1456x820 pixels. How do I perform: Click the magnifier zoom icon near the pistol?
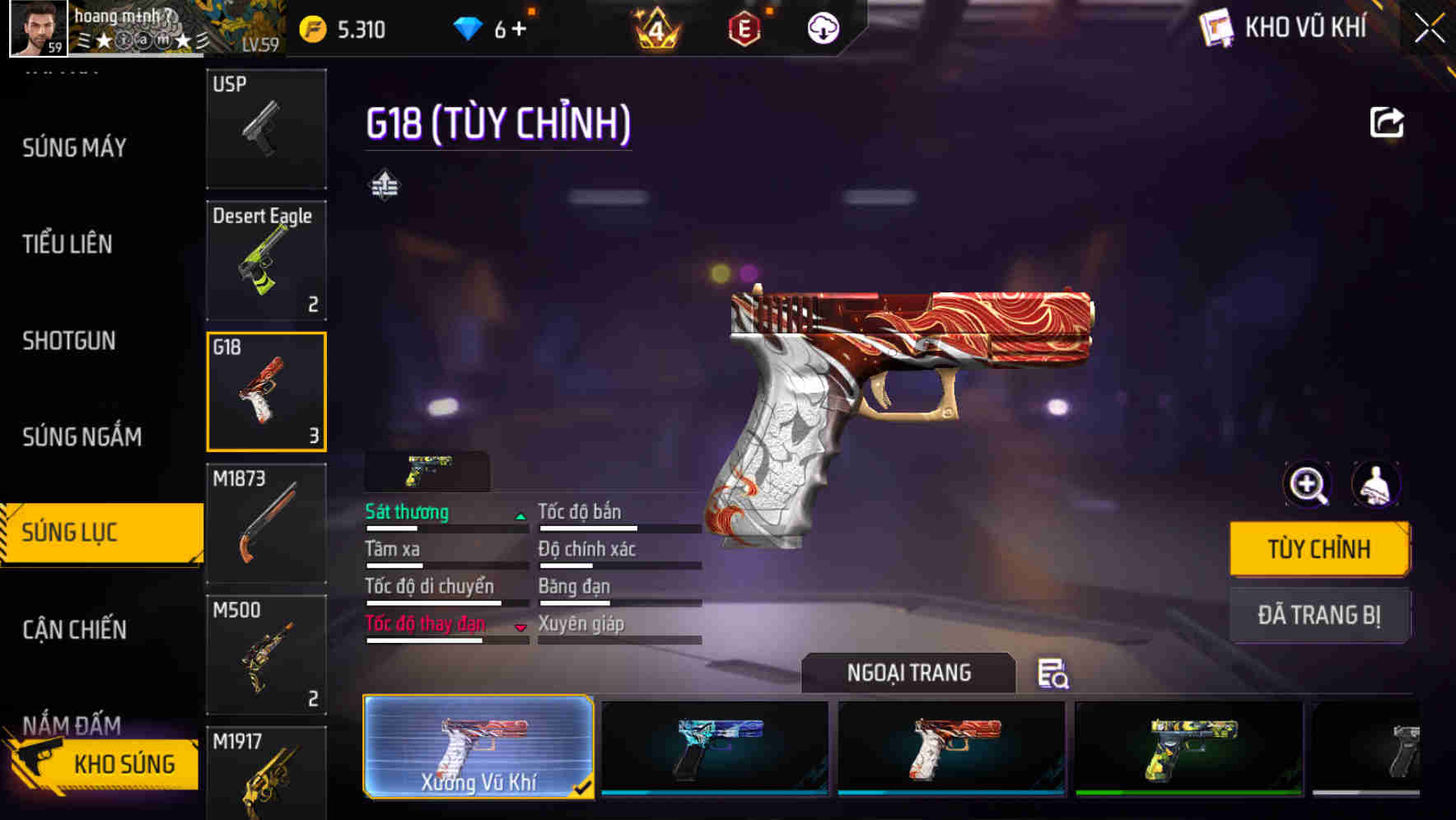coord(1308,485)
